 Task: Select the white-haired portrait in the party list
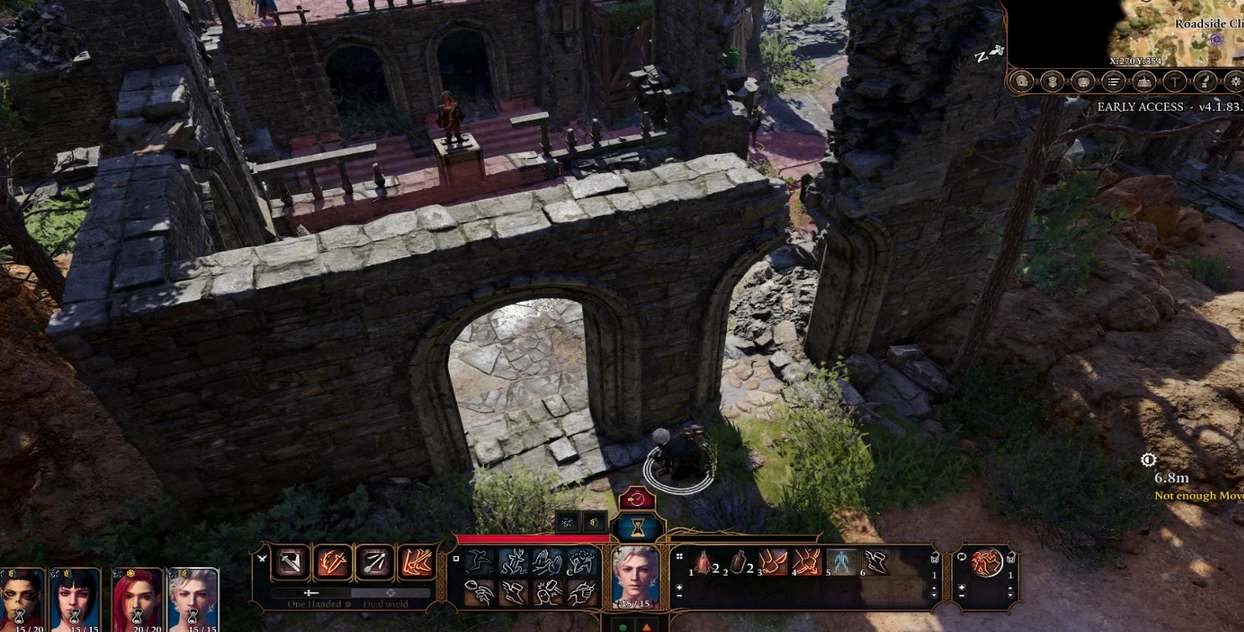click(x=193, y=598)
